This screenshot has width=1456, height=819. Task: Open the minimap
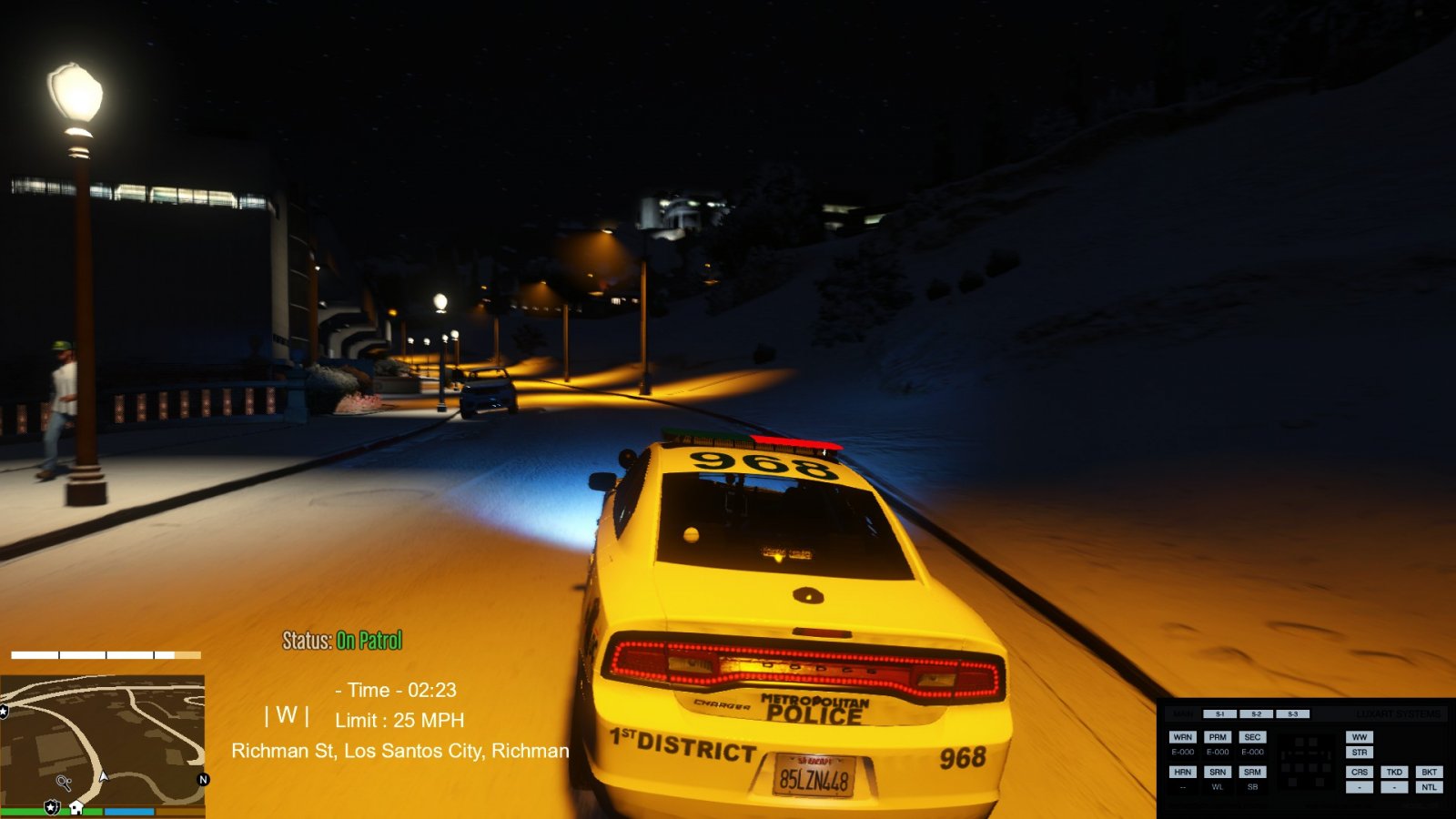click(x=102, y=739)
